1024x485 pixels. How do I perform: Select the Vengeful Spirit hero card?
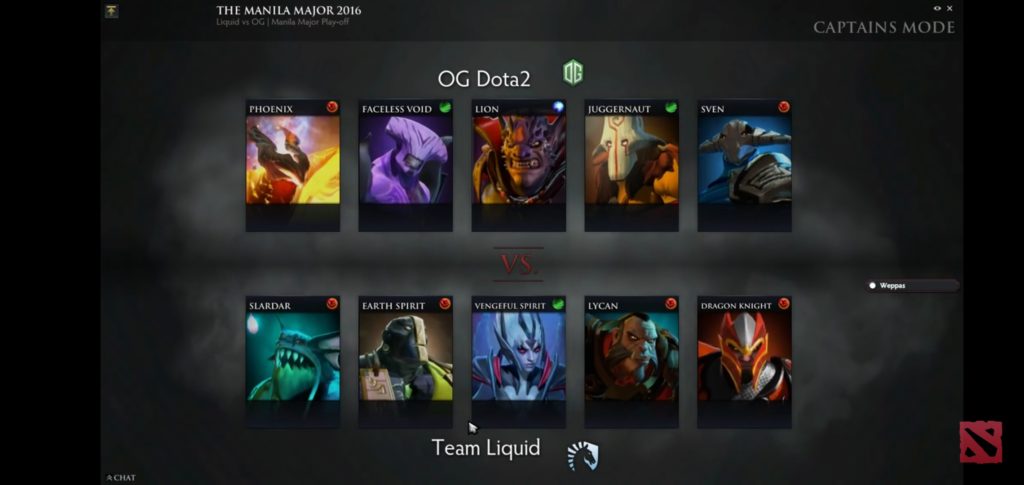pos(519,356)
